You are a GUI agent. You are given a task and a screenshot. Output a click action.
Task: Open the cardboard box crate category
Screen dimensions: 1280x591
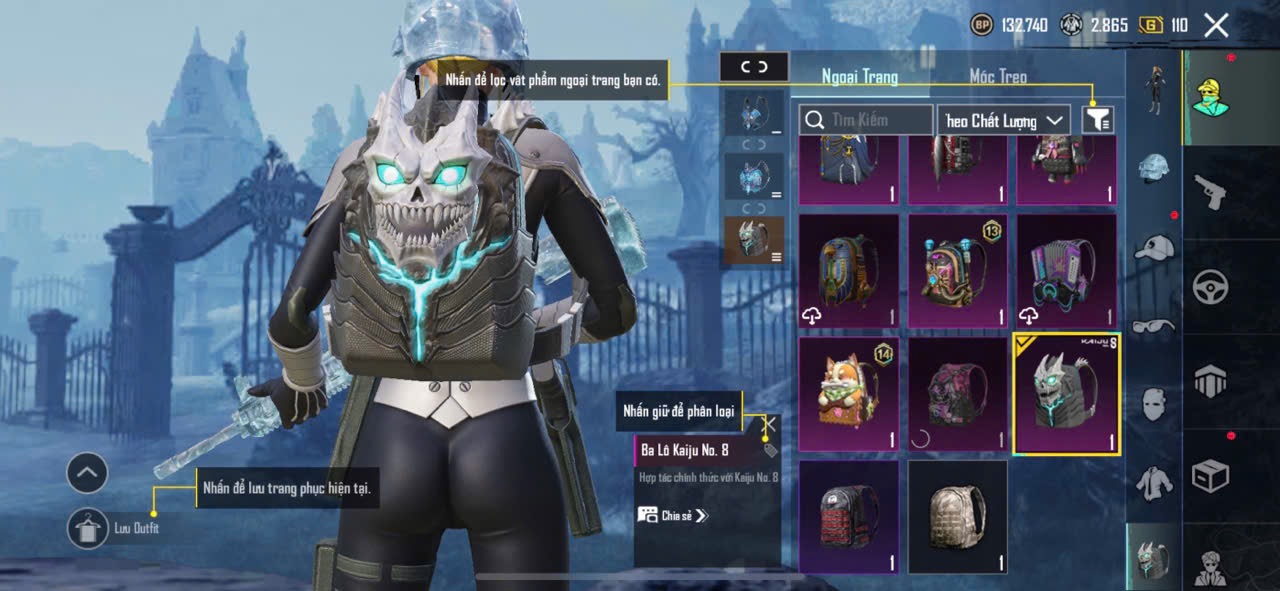pyautogui.click(x=1210, y=475)
